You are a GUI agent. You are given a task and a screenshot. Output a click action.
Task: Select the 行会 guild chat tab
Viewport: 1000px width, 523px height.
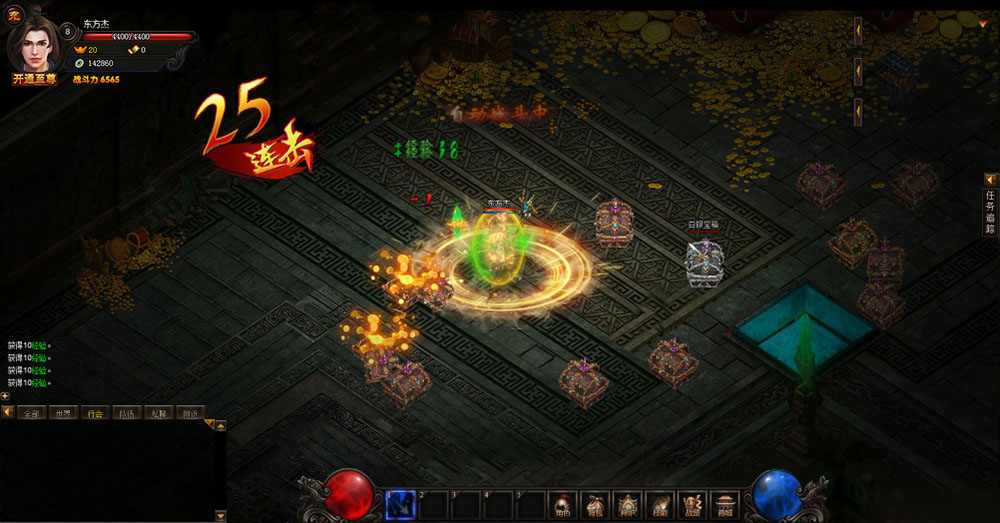(94, 412)
